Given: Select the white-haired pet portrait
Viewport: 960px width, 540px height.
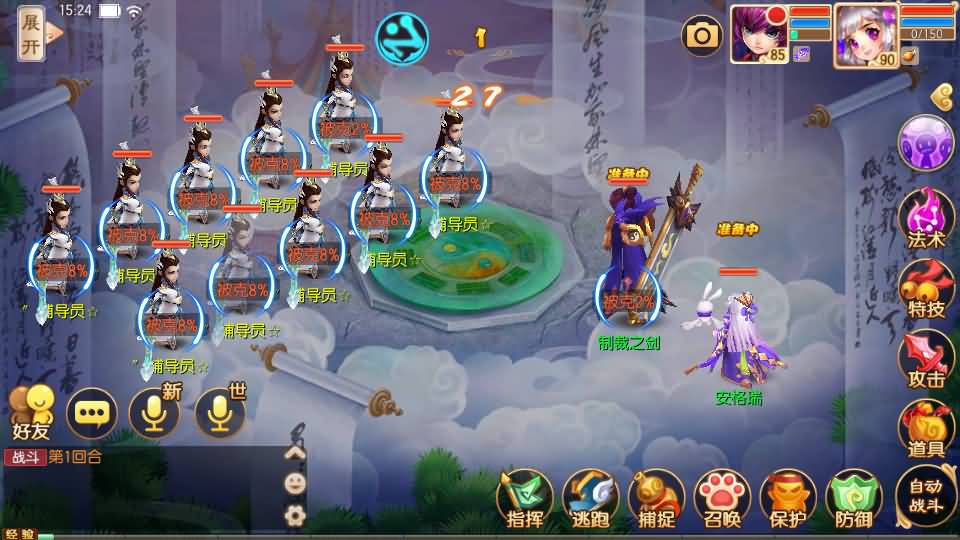Looking at the screenshot, I should [x=864, y=32].
